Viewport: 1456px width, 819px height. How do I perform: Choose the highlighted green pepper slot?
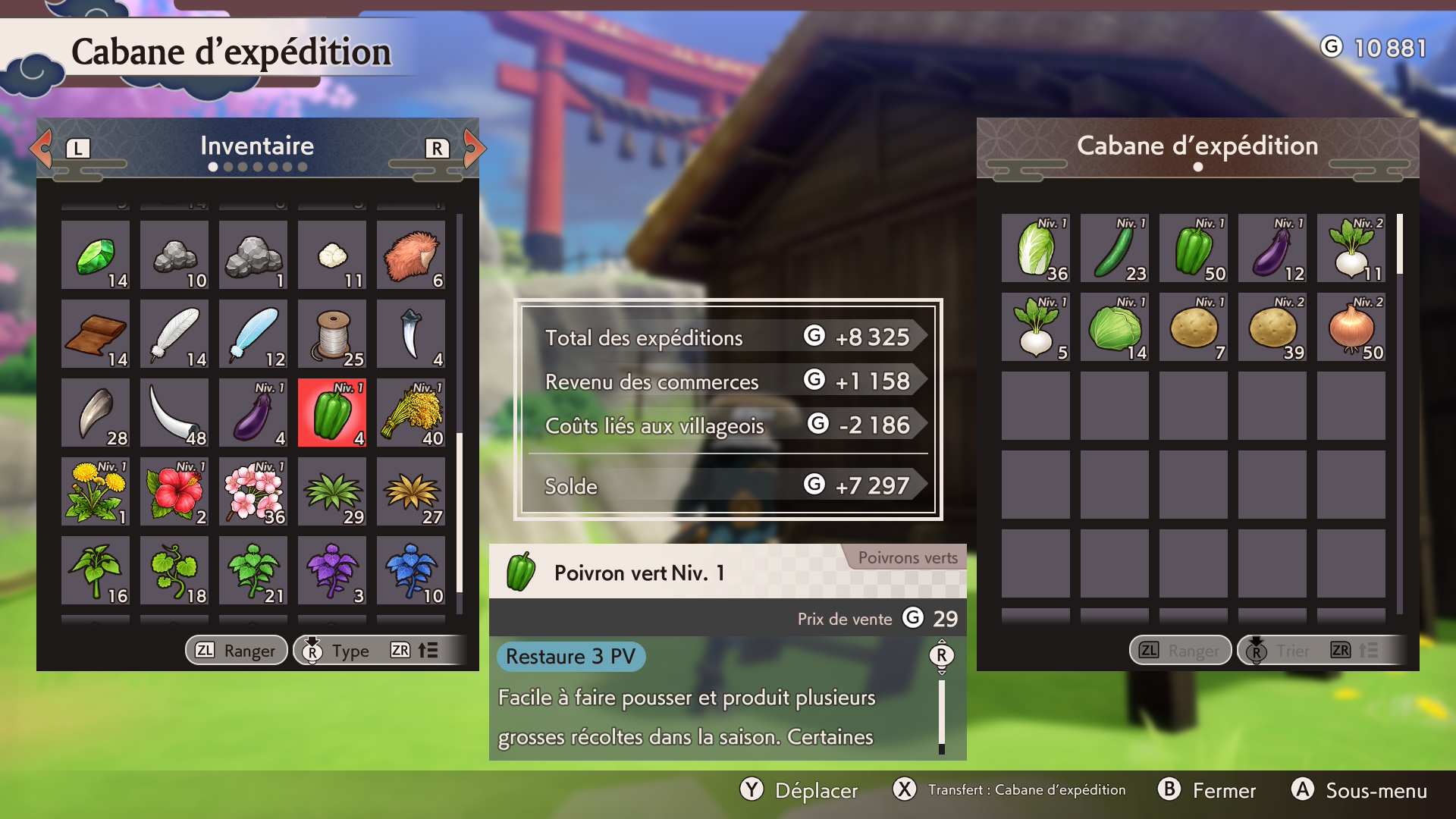click(x=332, y=413)
